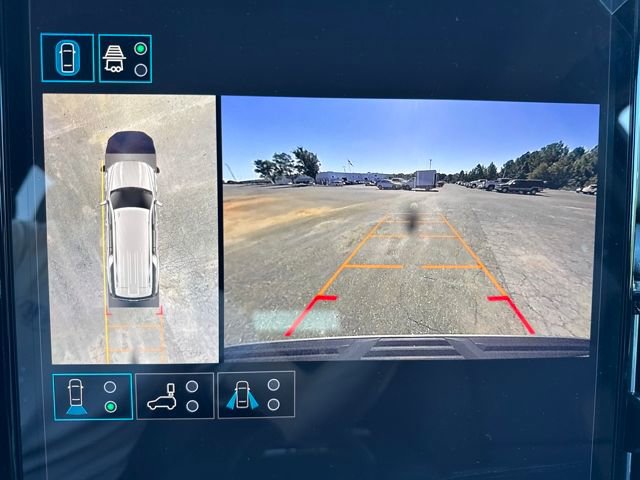The height and width of the screenshot is (480, 640).
Task: Choose the rear camera view button
Action: click(x=92, y=396)
